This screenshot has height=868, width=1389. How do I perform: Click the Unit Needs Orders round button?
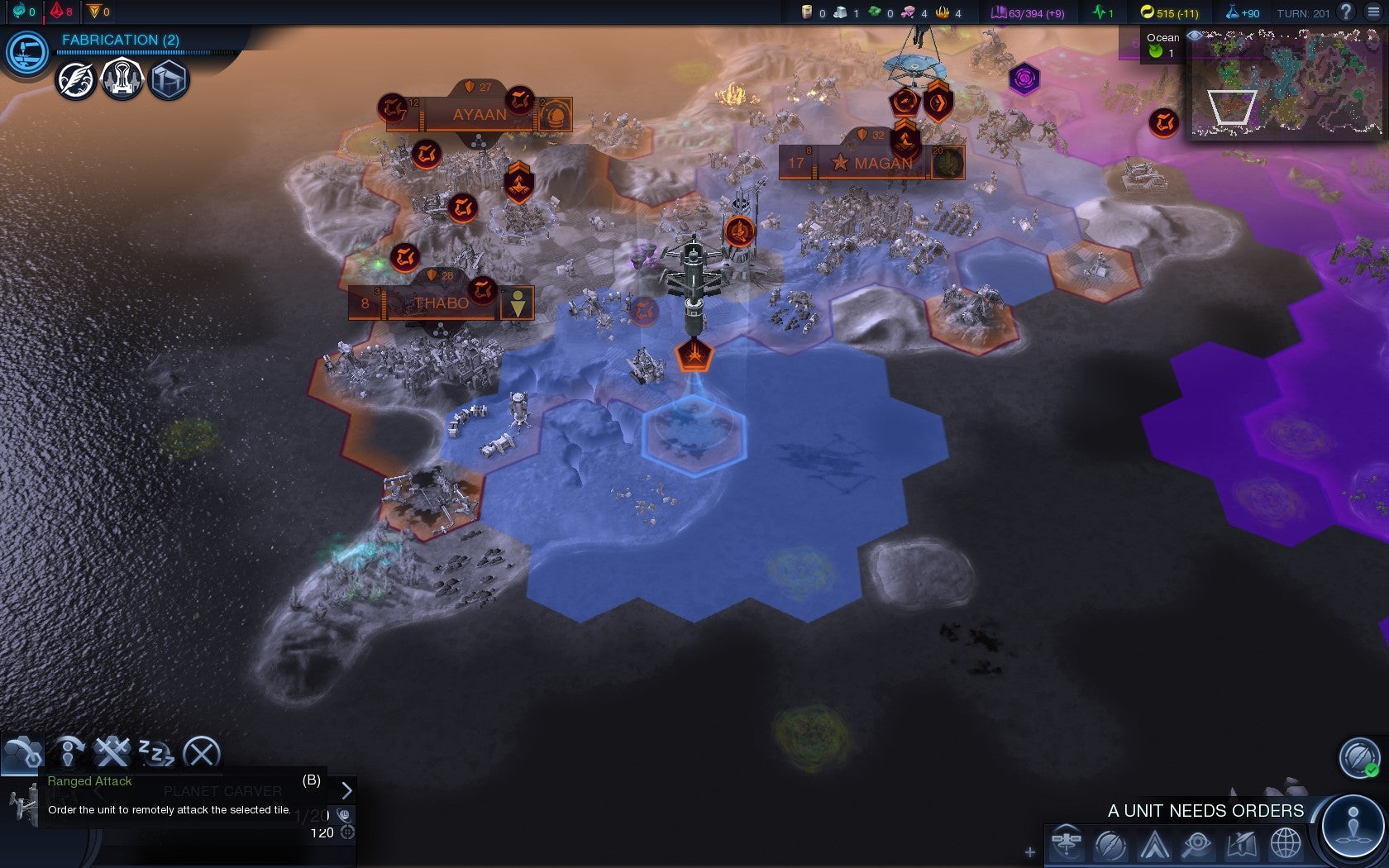pos(1353,827)
